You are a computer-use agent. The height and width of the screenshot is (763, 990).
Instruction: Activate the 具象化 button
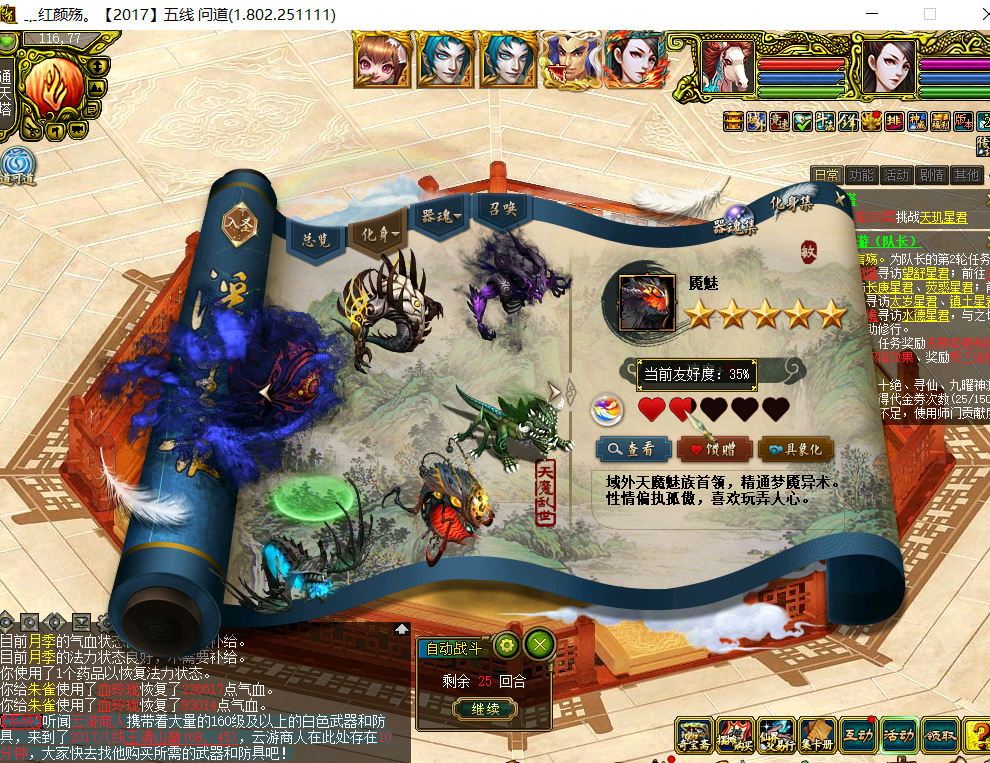coord(796,450)
